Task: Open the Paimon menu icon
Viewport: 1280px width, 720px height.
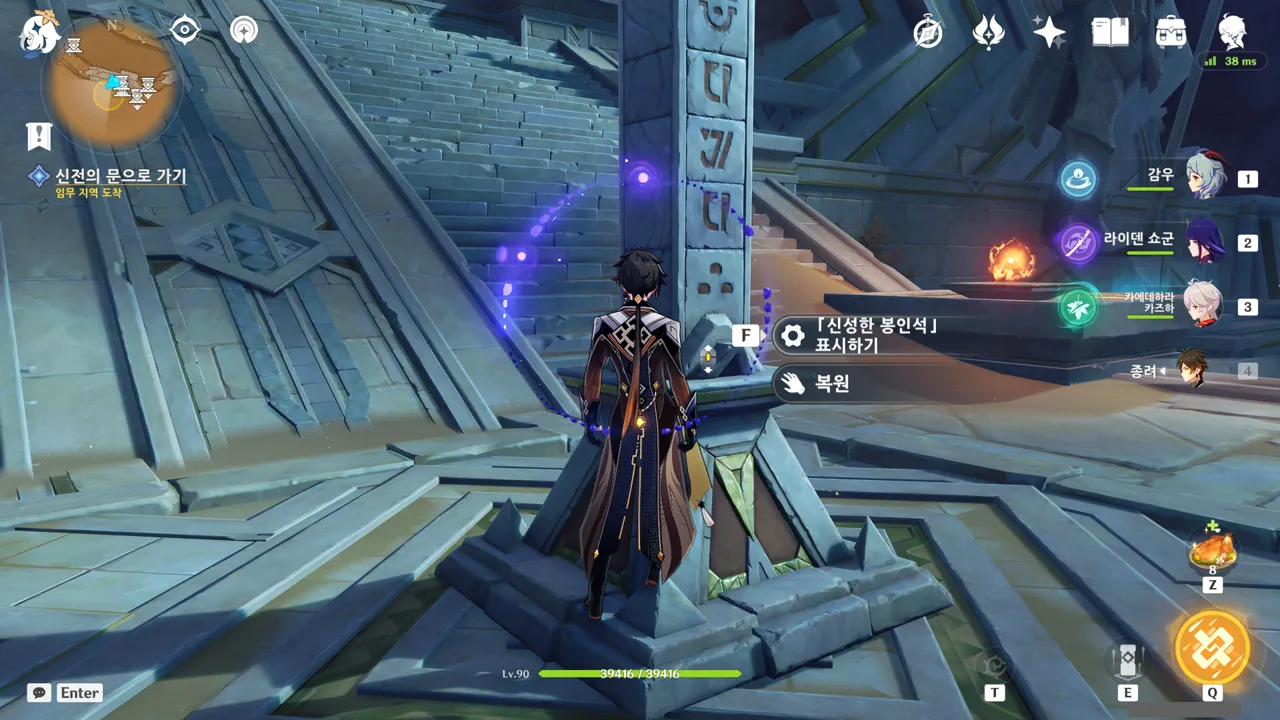Action: point(40,32)
